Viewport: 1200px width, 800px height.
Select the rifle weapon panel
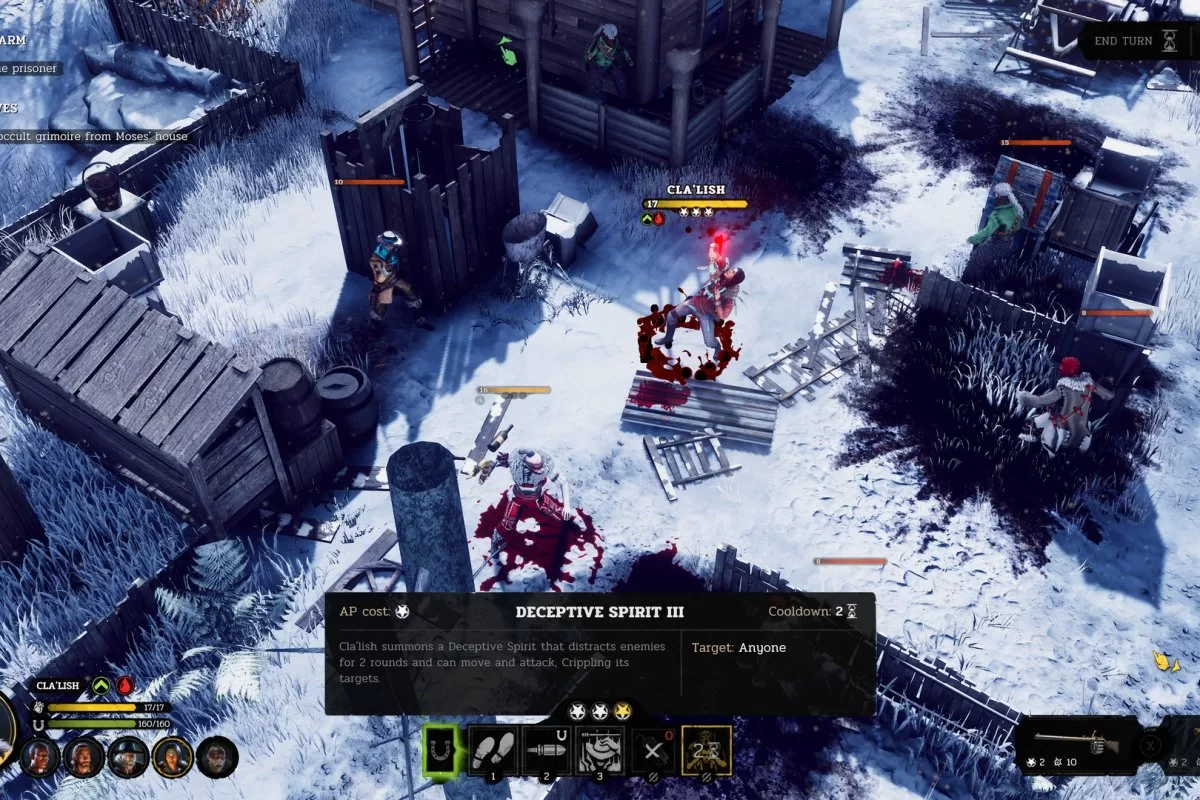1077,745
